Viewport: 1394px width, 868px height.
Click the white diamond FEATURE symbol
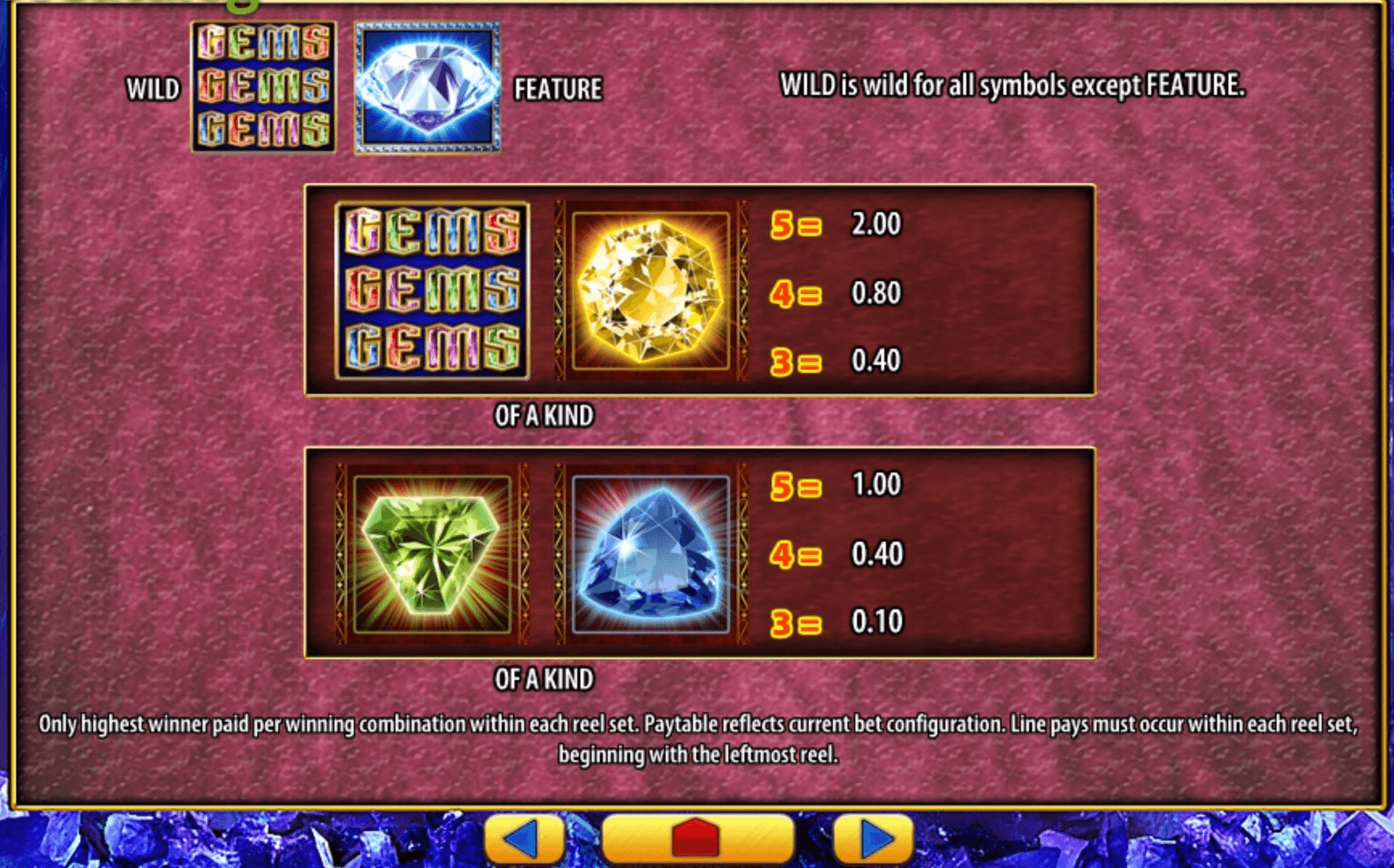(x=428, y=88)
